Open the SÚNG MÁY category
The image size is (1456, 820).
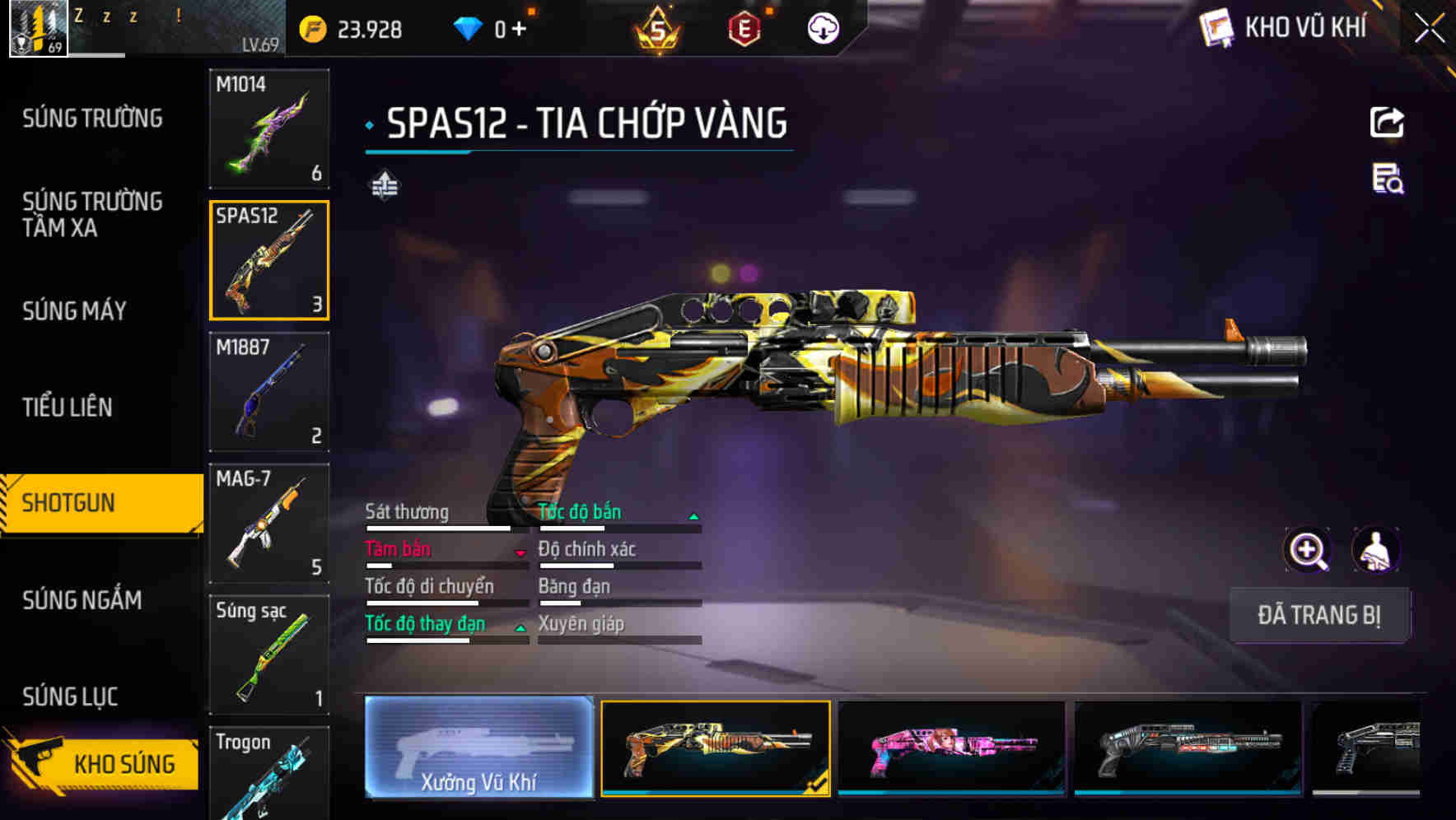point(74,310)
